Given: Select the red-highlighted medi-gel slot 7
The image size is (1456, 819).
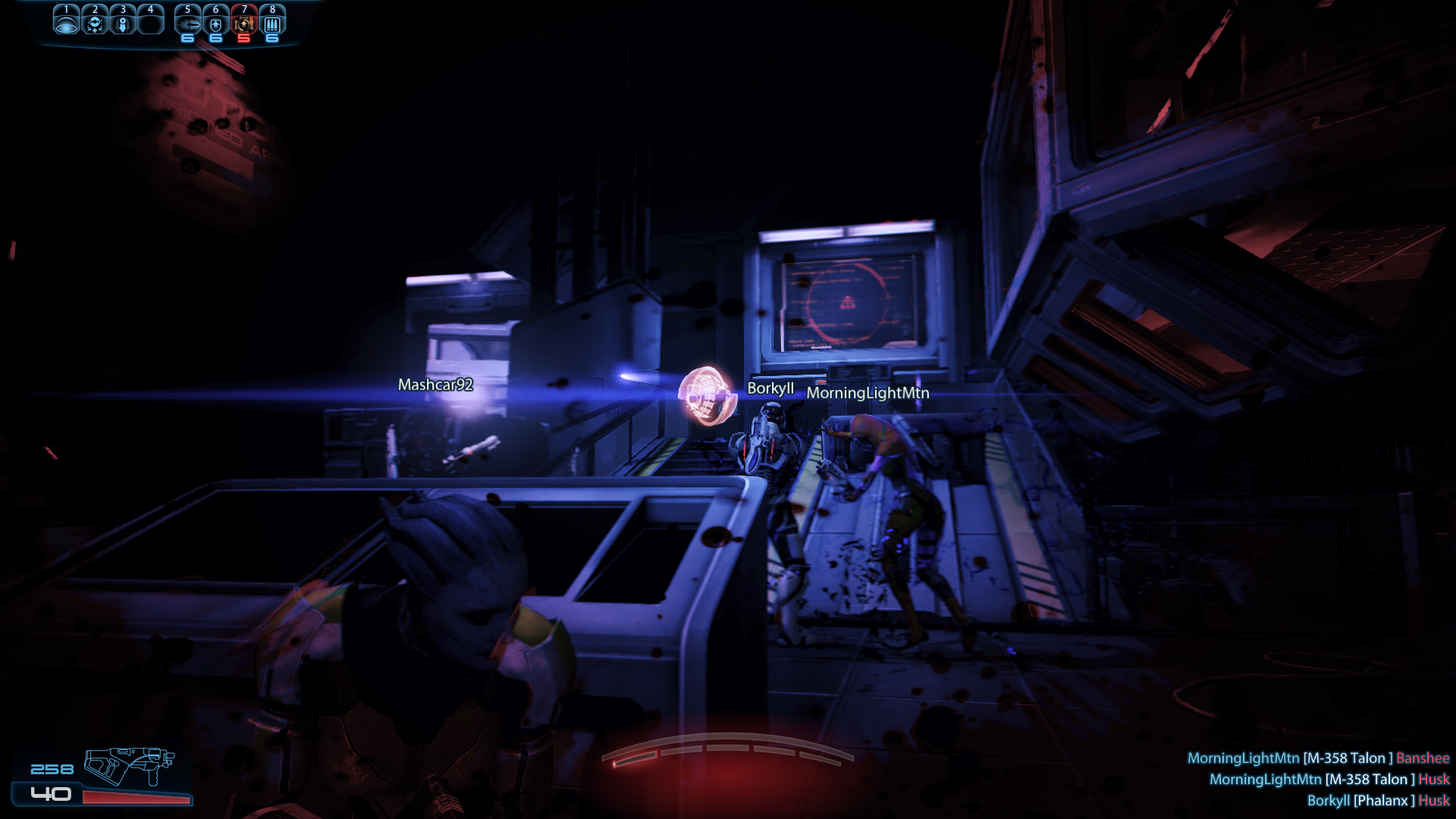Looking at the screenshot, I should pyautogui.click(x=243, y=22).
